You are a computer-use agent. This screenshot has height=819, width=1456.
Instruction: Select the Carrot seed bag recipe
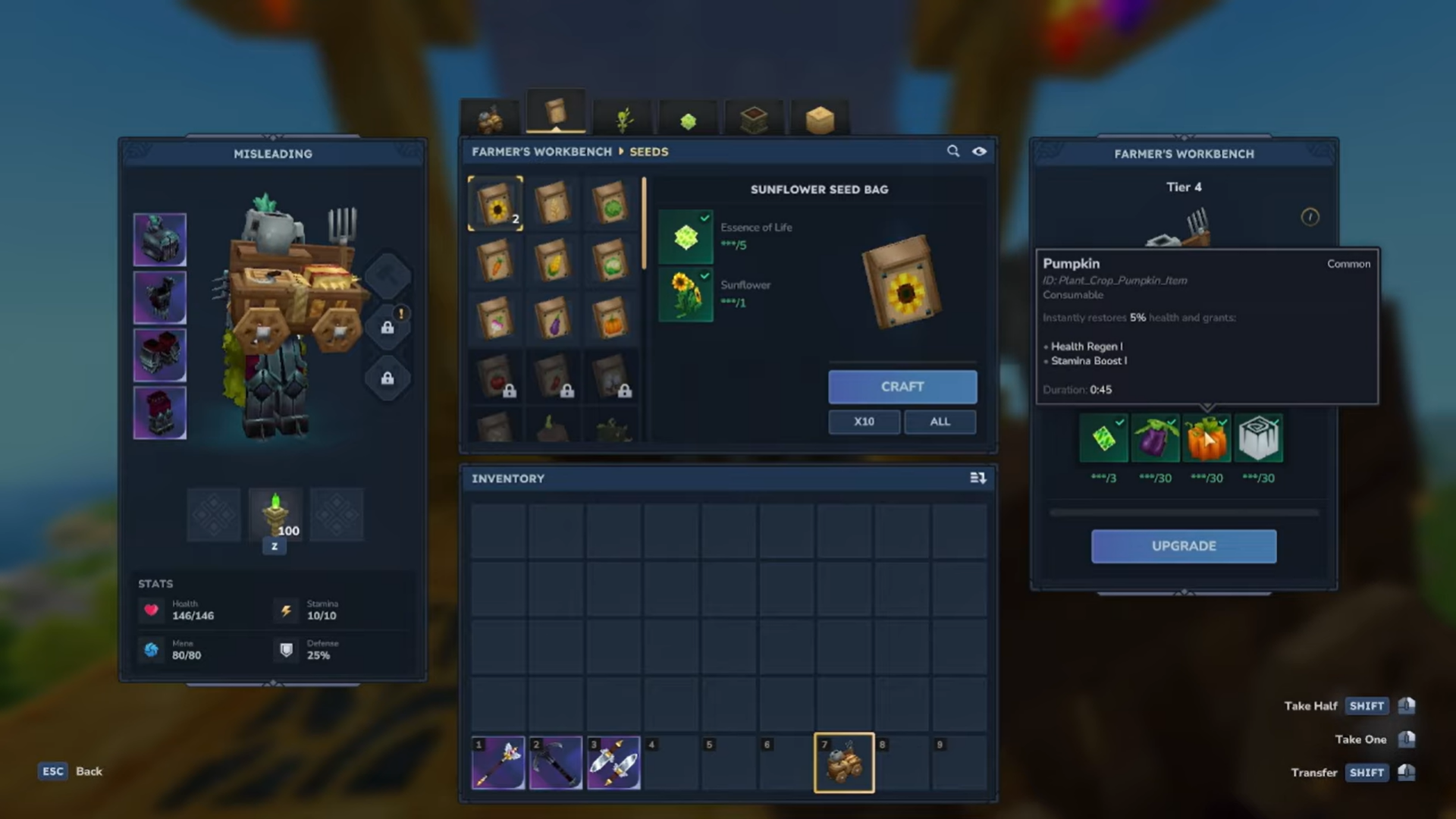496,261
